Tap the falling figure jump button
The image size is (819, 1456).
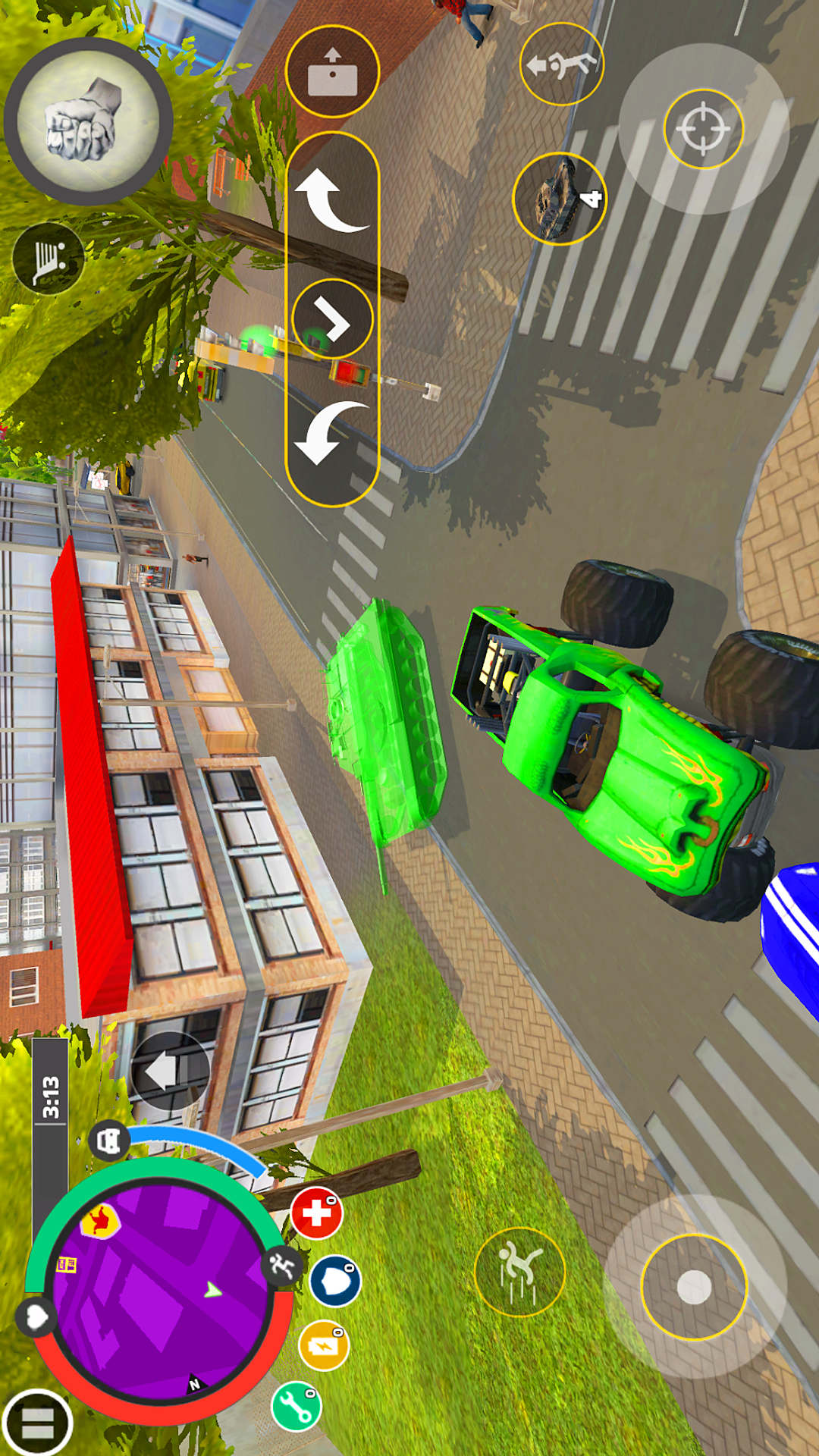click(519, 1272)
